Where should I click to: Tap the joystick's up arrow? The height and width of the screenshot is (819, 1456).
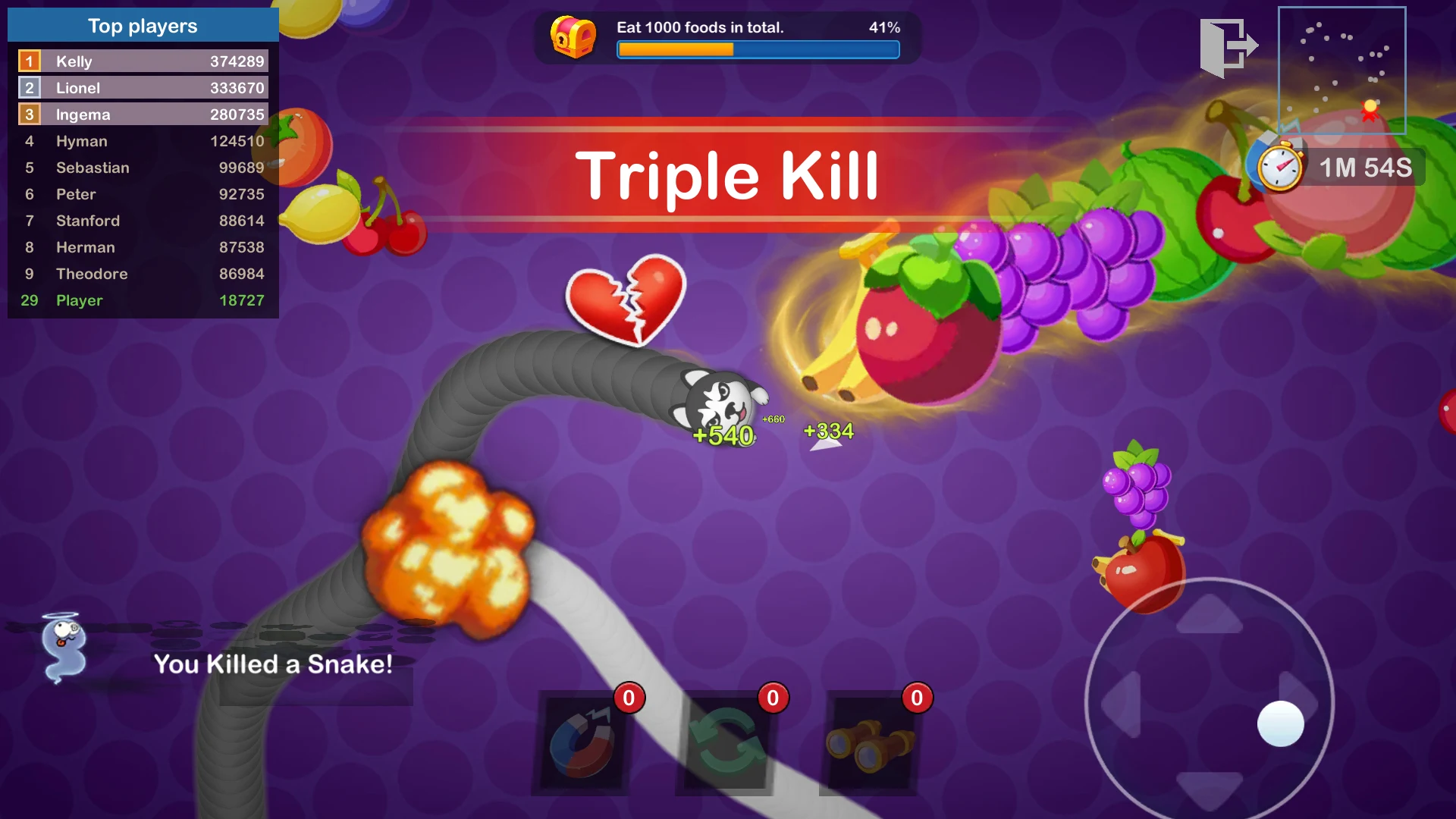click(x=1209, y=614)
